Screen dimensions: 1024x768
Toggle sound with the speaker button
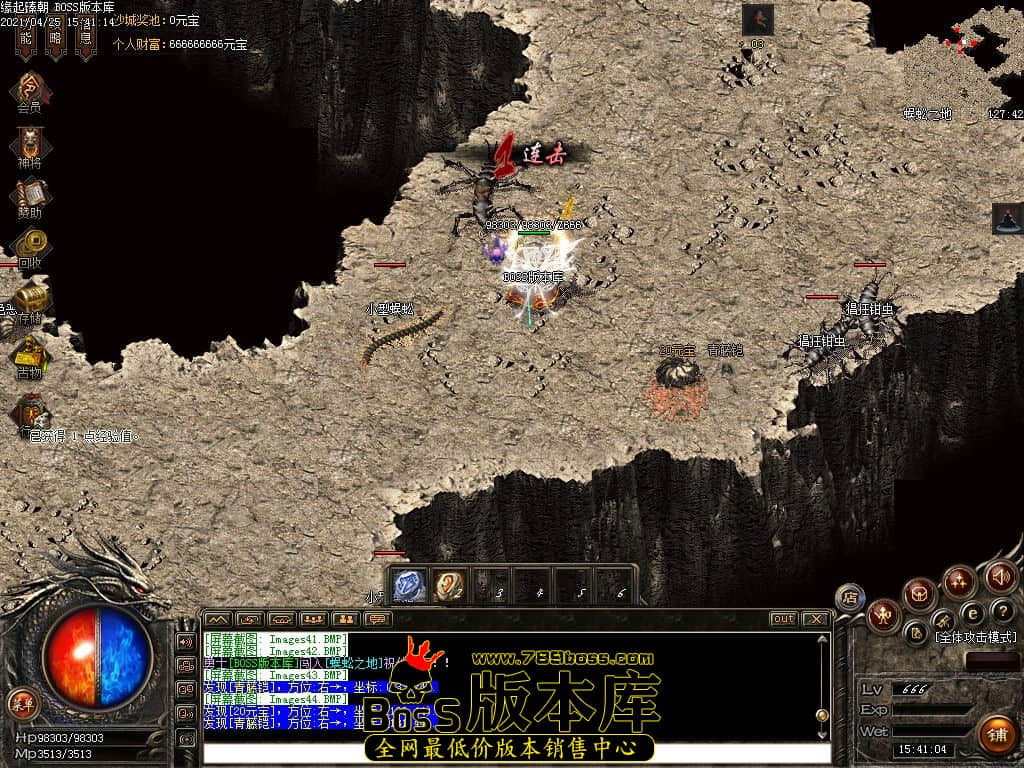[x=1000, y=576]
